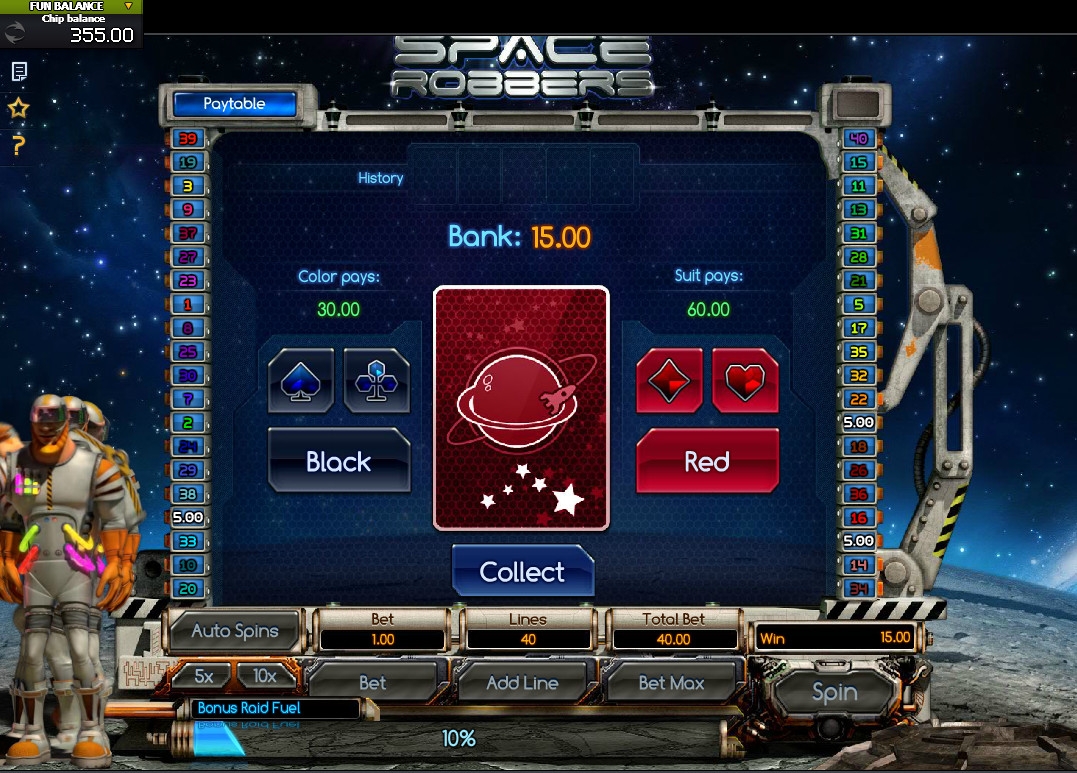Pick the spade suit
The width and height of the screenshot is (1077, 773).
301,380
